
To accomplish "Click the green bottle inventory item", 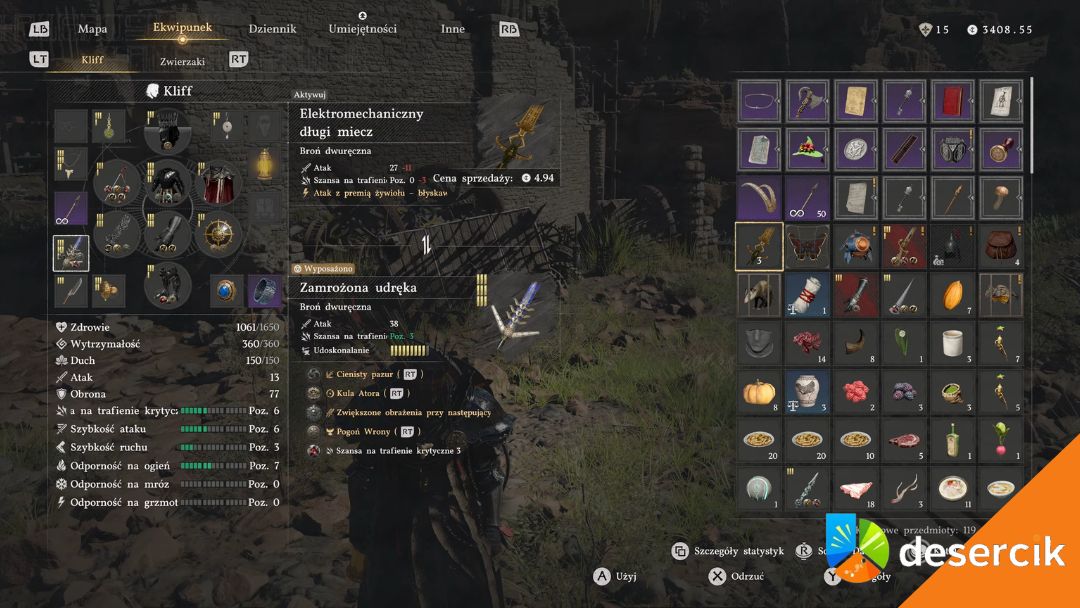I will (952, 438).
